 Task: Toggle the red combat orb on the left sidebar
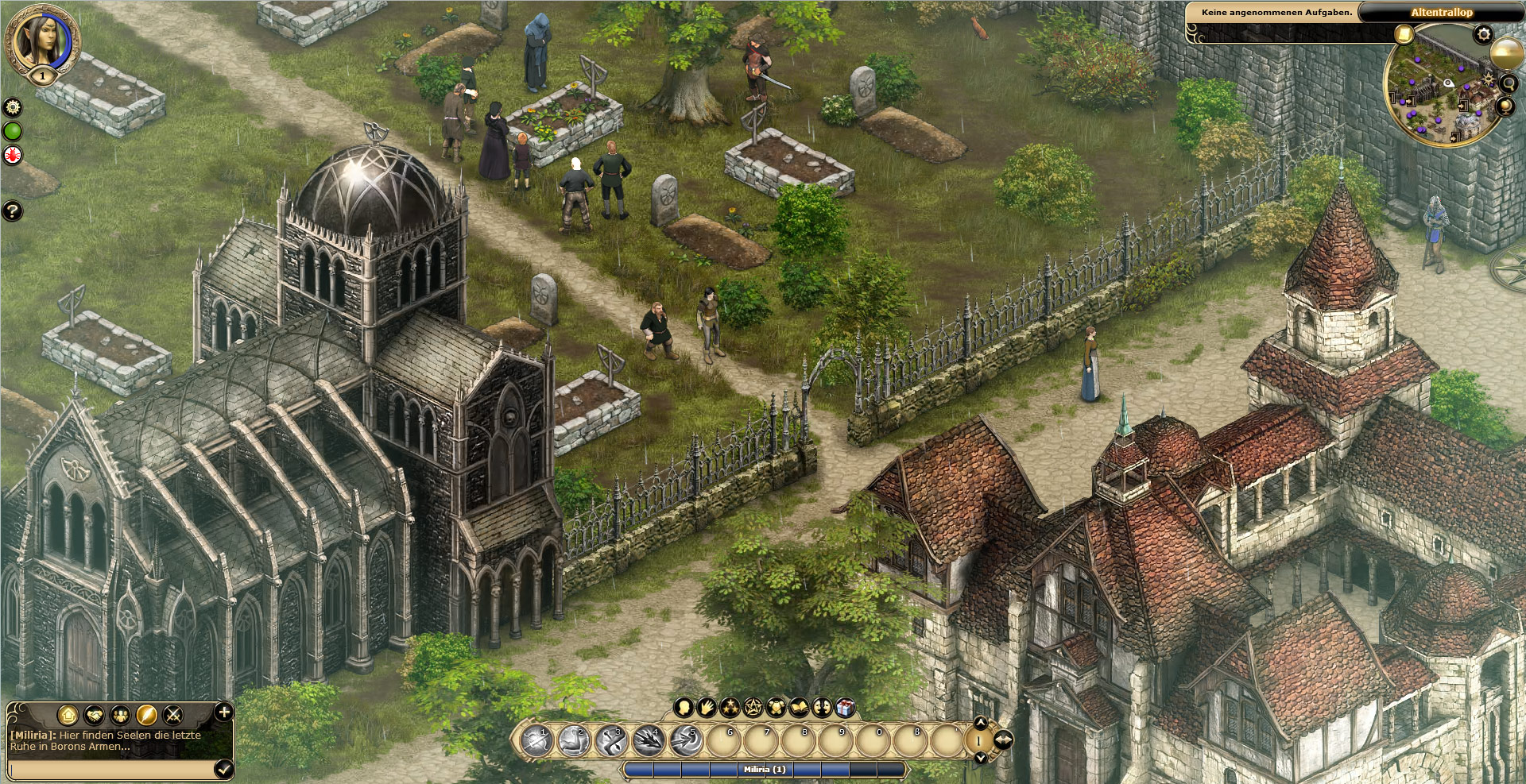(x=13, y=154)
